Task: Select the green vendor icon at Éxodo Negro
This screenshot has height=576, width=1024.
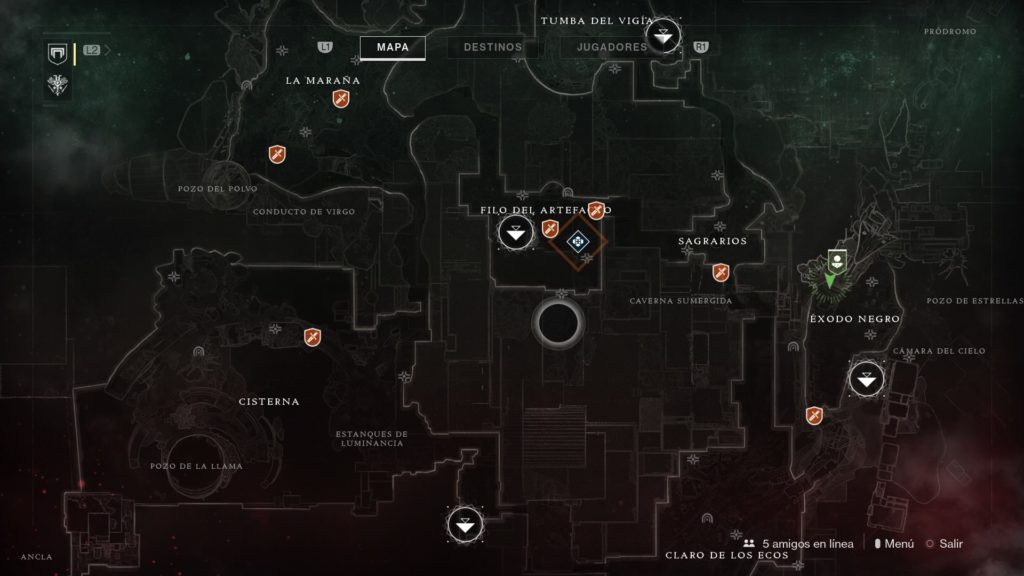Action: coord(835,261)
